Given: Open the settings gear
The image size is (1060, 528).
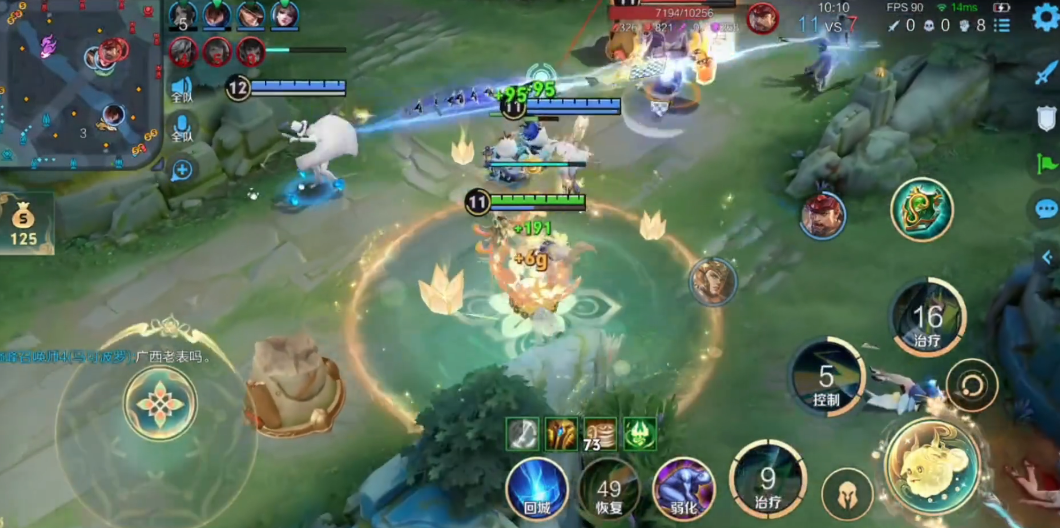Looking at the screenshot, I should click(1046, 18).
